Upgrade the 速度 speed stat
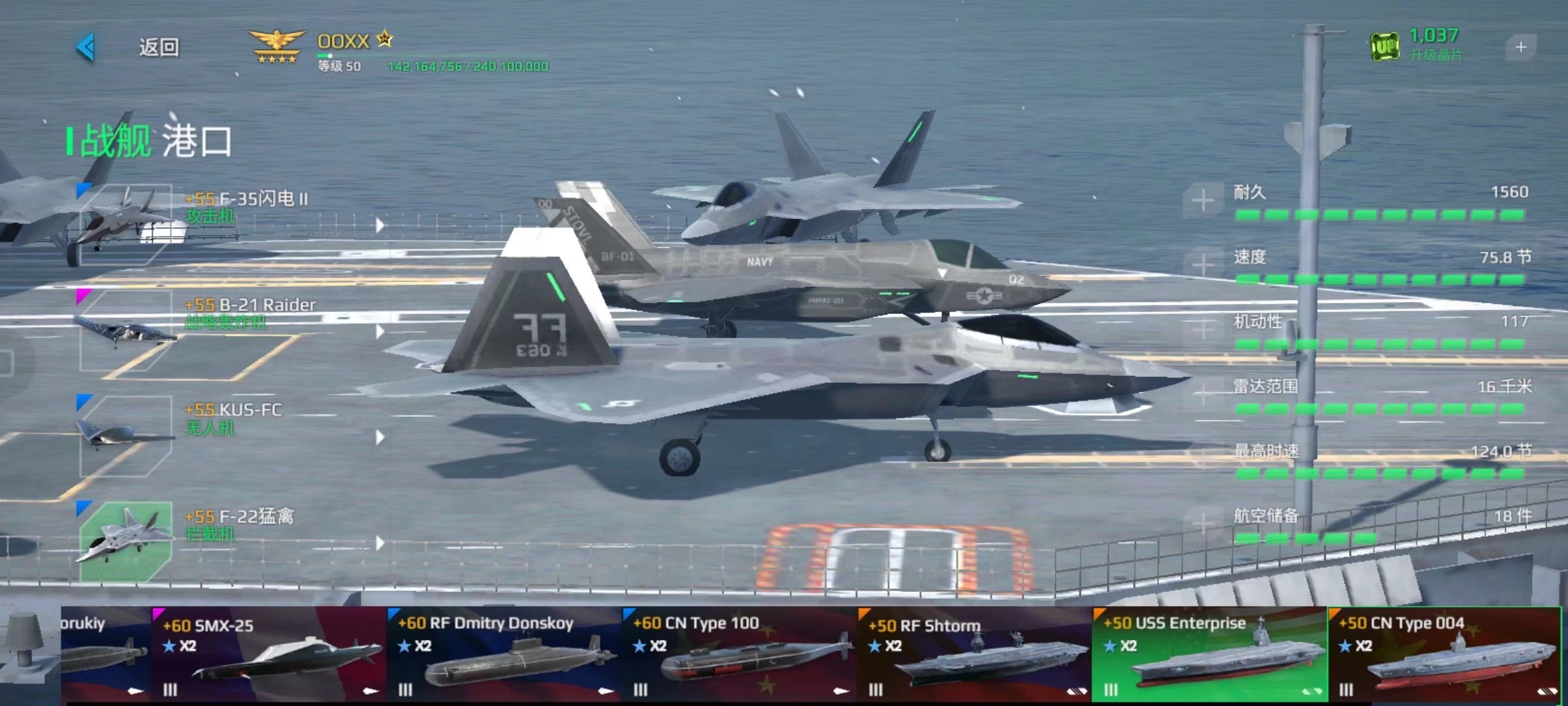1568x706 pixels. click(x=1203, y=265)
